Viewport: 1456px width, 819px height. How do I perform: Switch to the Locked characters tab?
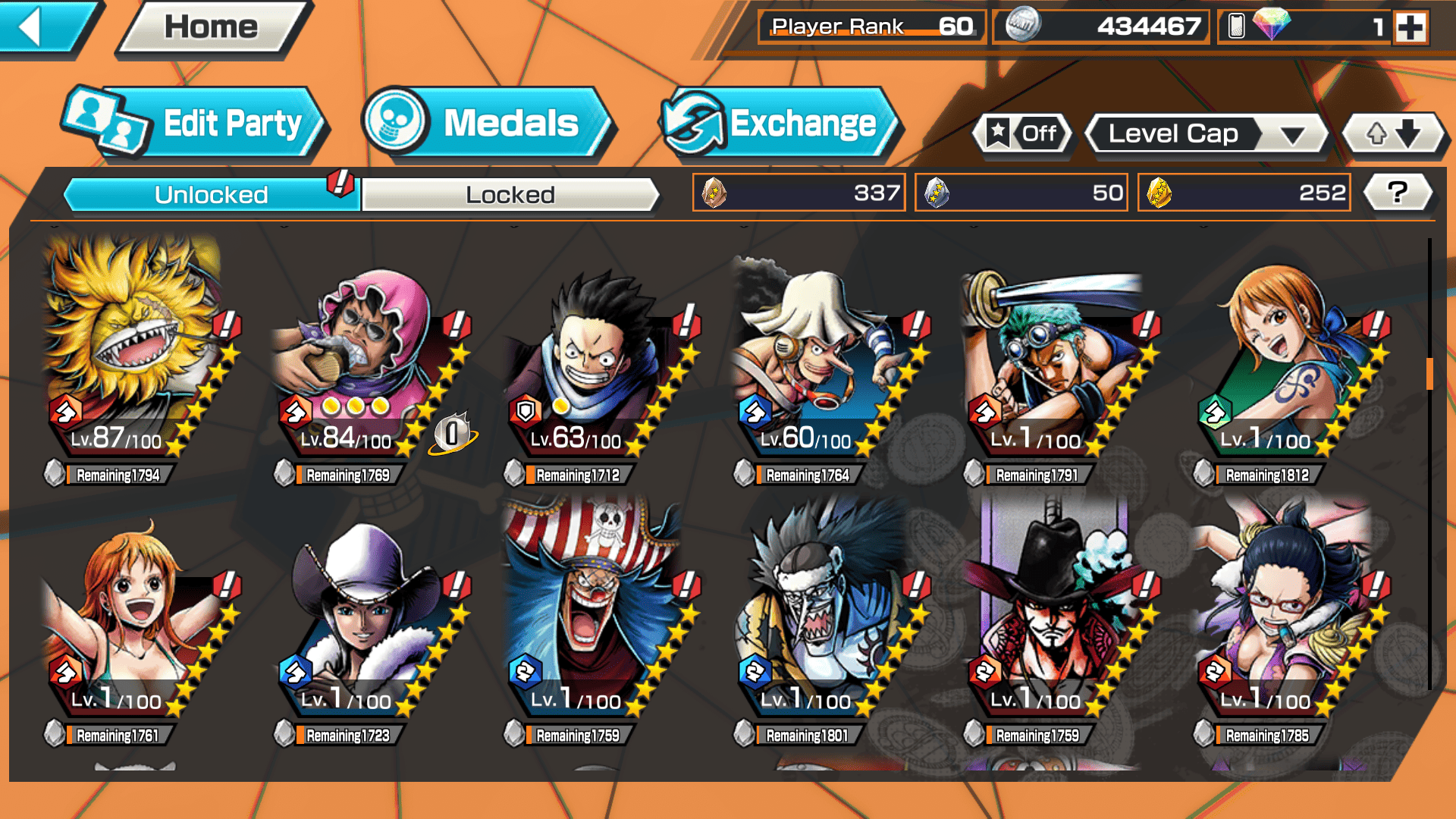tap(510, 195)
